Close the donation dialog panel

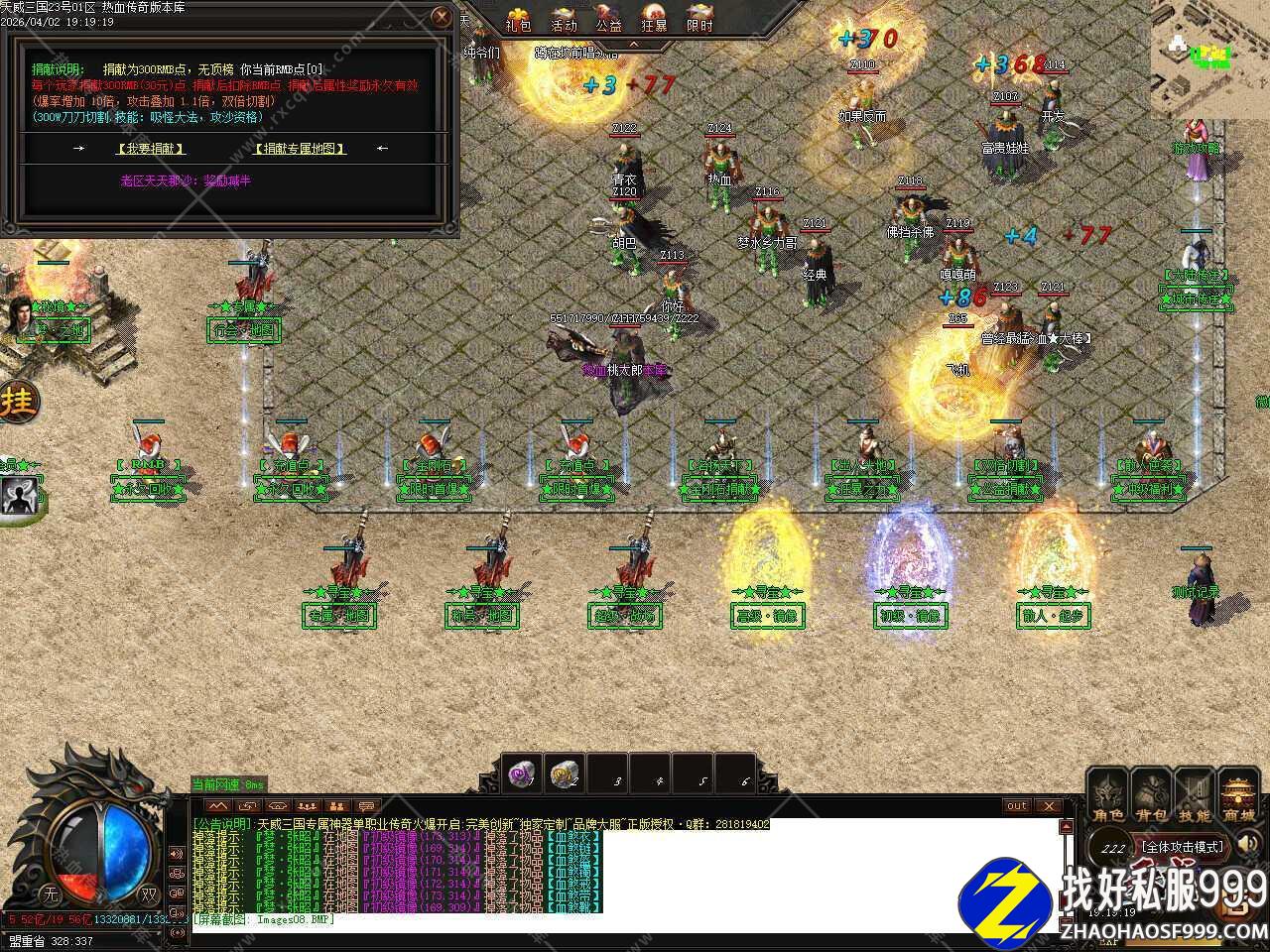click(x=442, y=17)
